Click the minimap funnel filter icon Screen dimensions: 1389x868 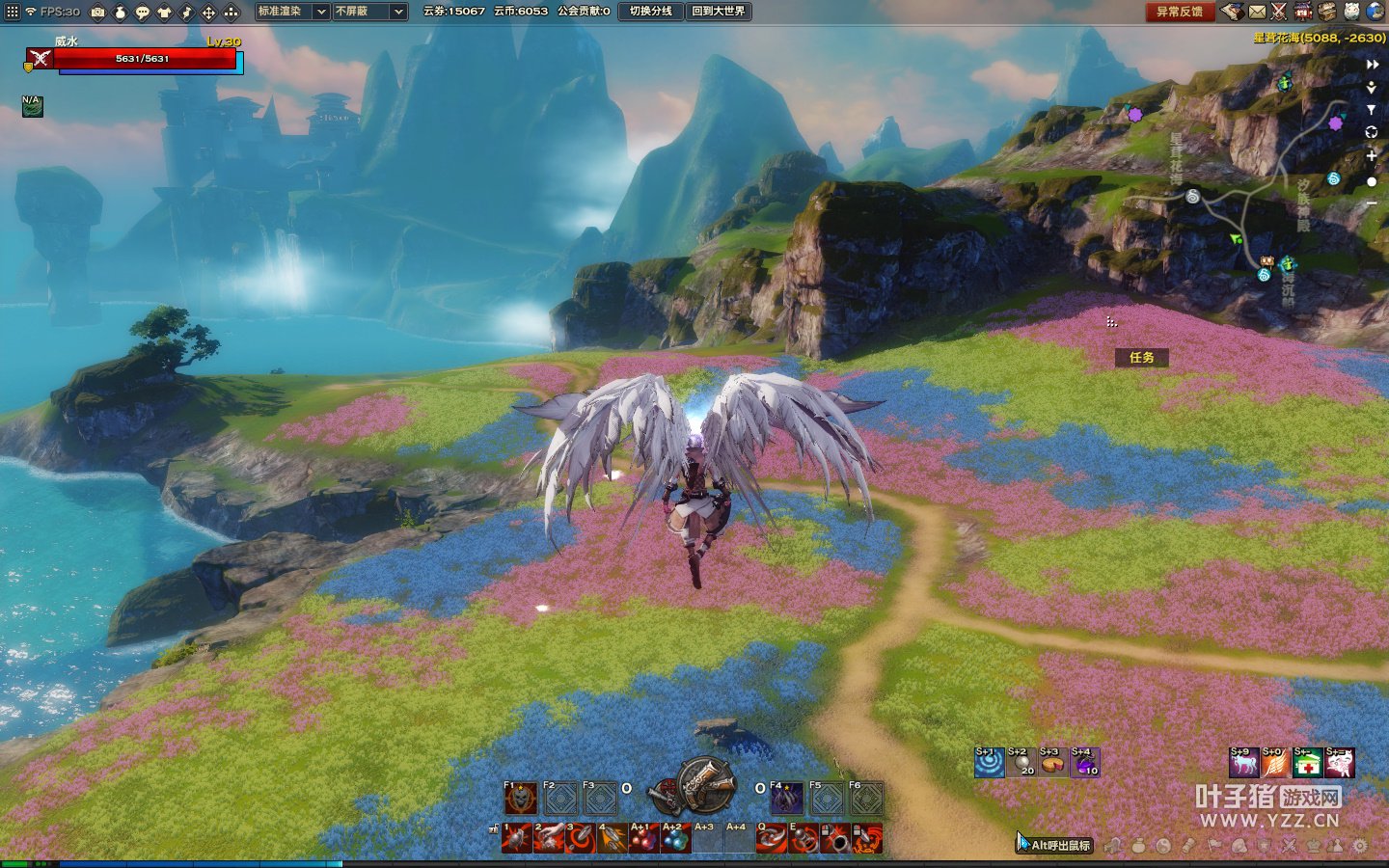point(1372,110)
